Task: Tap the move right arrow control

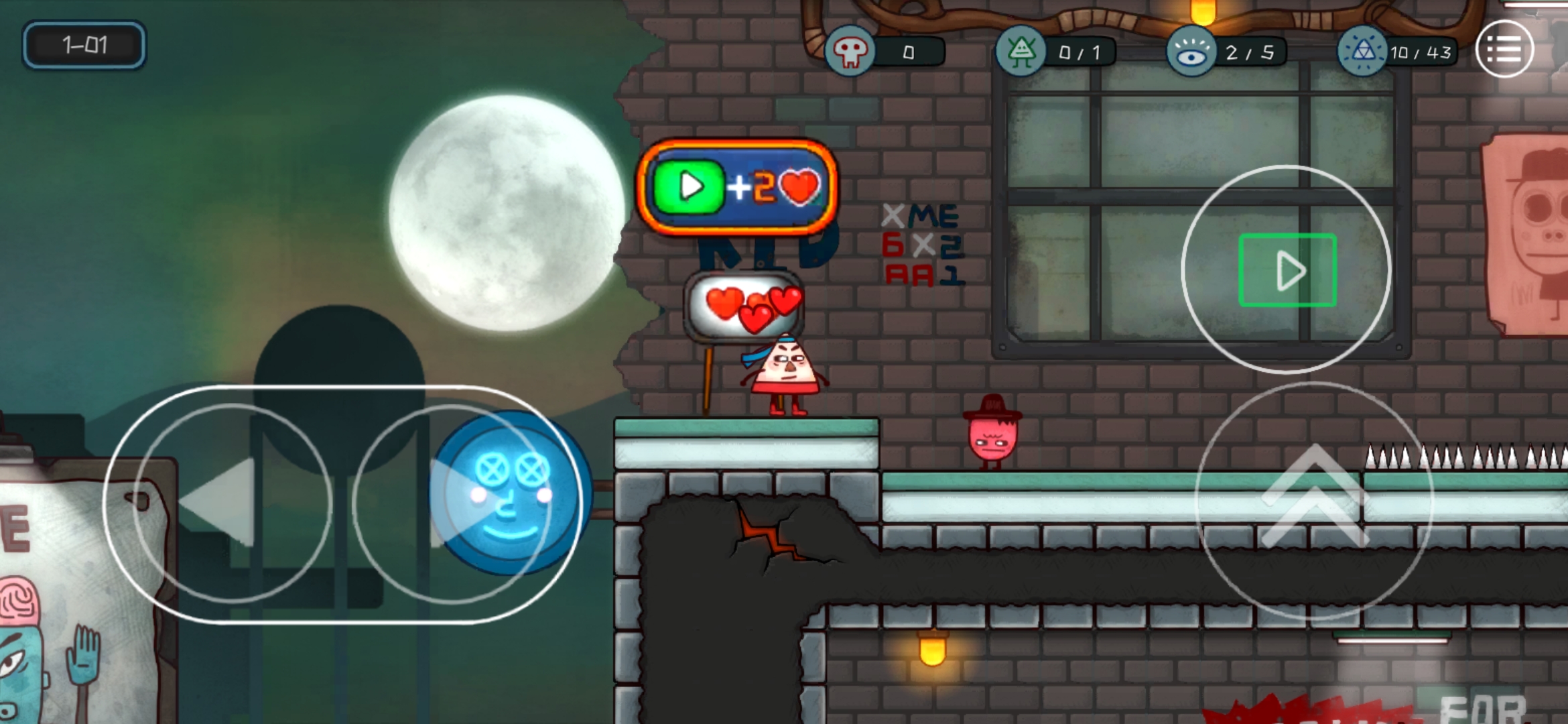Action: pyautogui.click(x=452, y=503)
